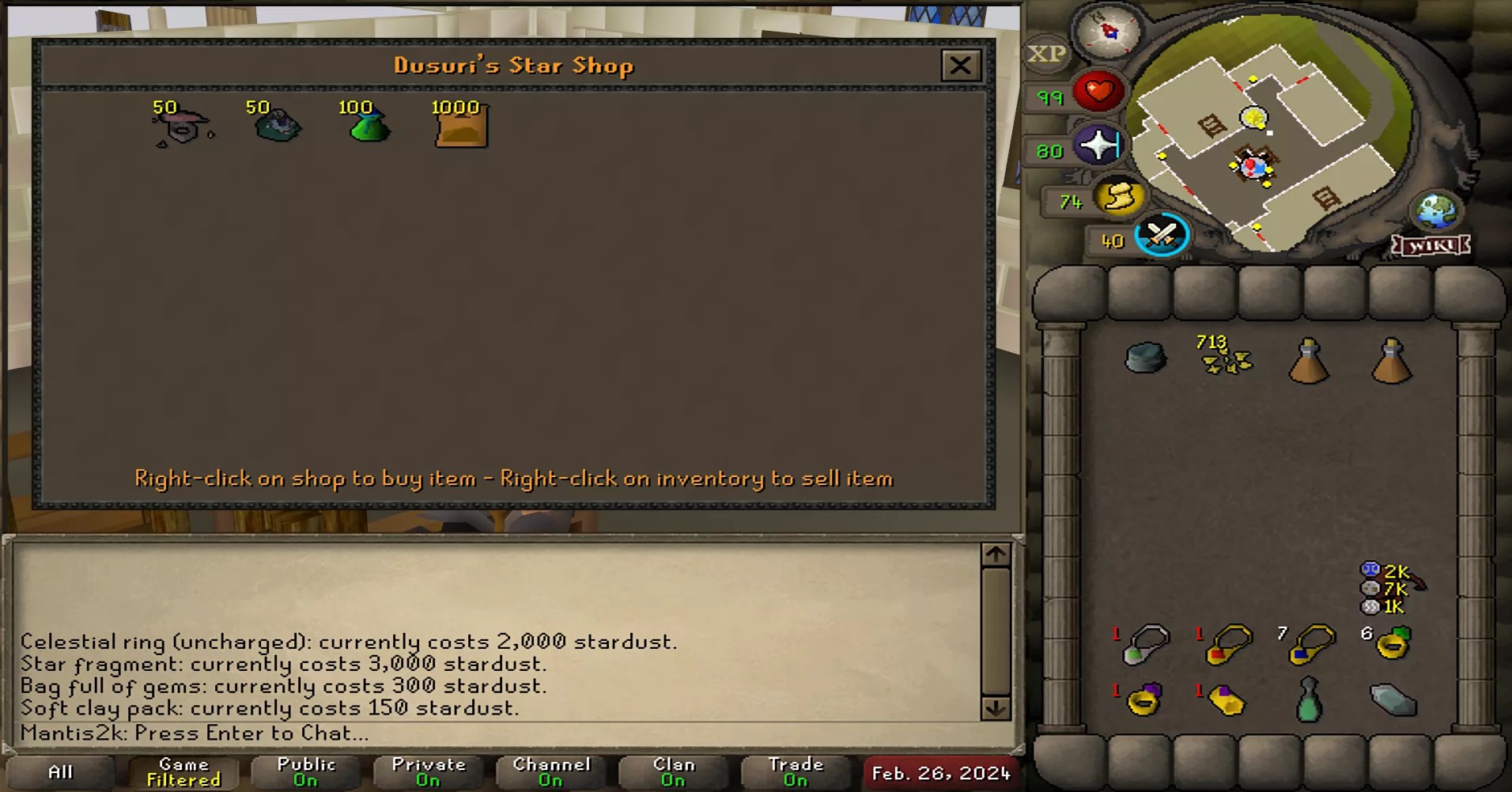Select the celestial ring in the star shop

182,127
